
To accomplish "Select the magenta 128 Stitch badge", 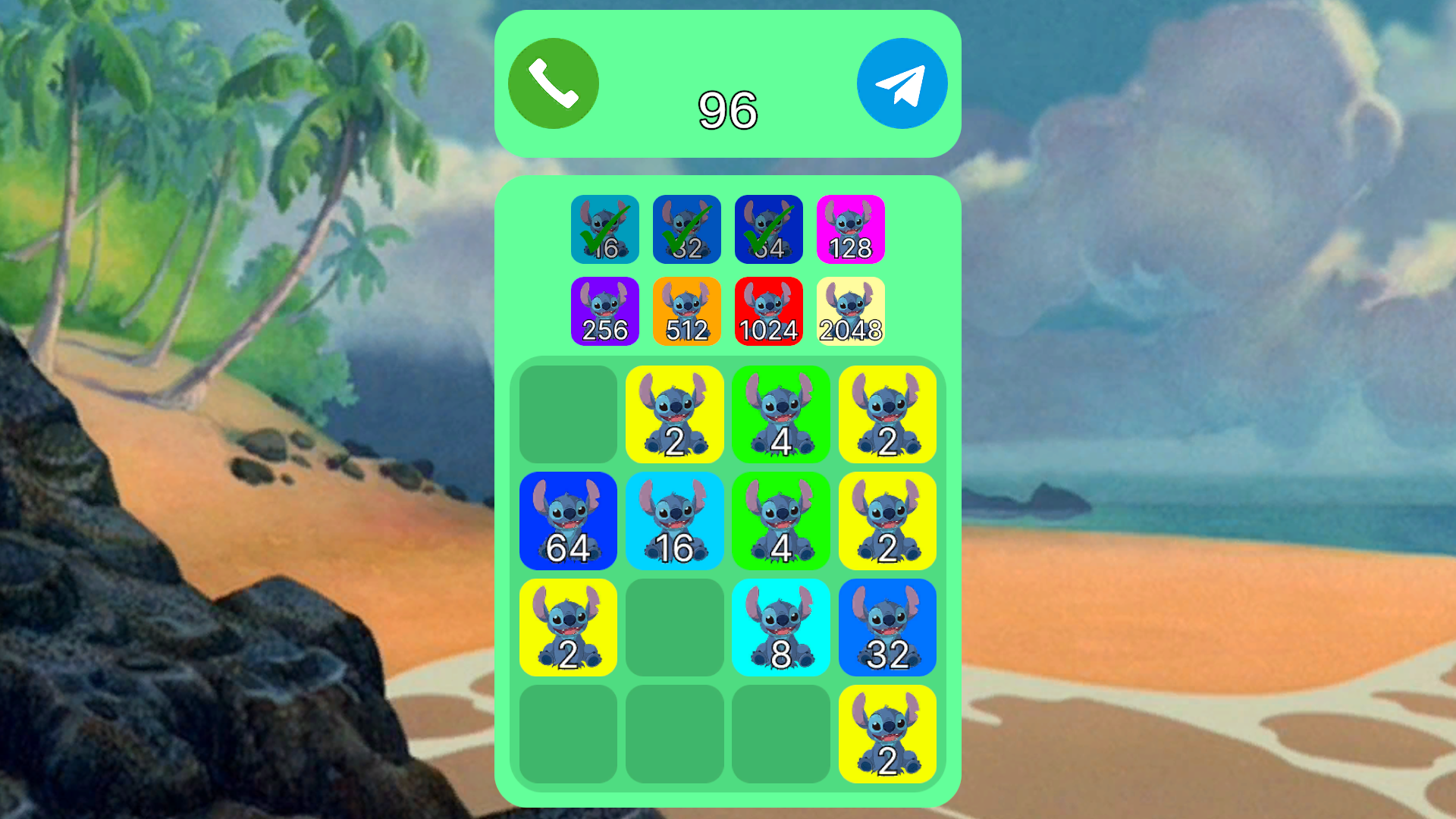I will pyautogui.click(x=850, y=230).
